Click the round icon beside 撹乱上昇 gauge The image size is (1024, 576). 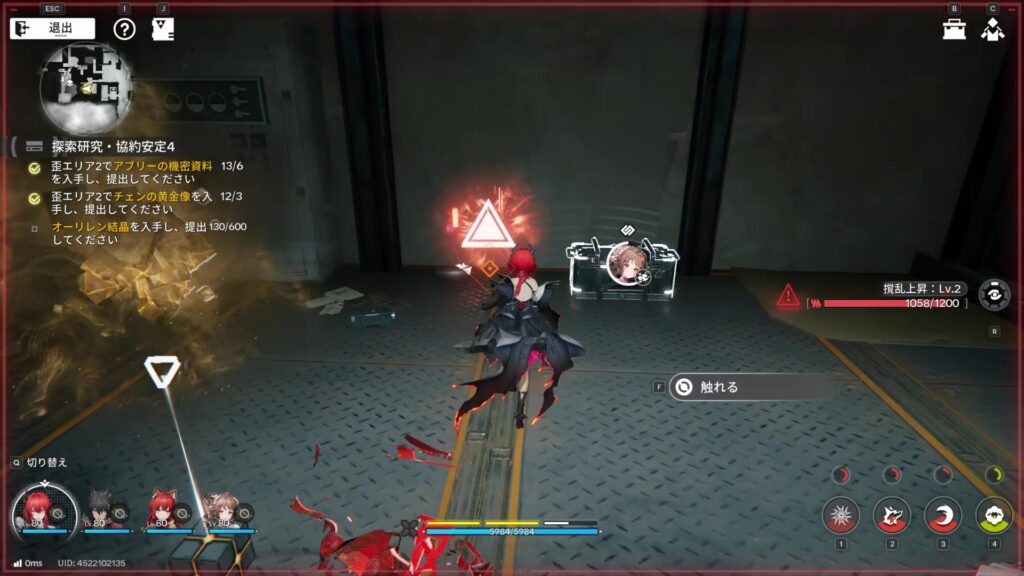pos(993,295)
